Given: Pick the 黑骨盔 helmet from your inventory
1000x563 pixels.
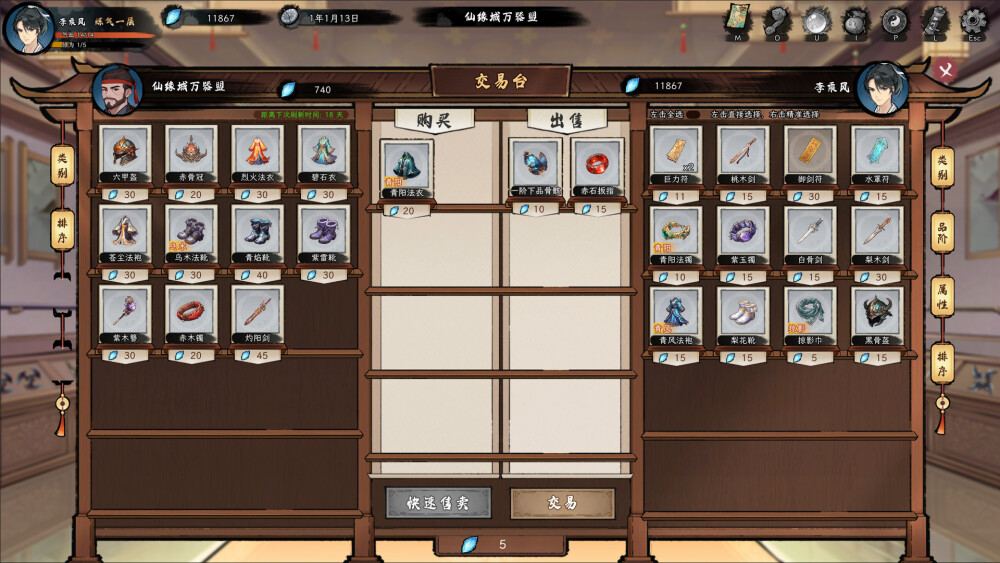Looking at the screenshot, I should 877,311.
